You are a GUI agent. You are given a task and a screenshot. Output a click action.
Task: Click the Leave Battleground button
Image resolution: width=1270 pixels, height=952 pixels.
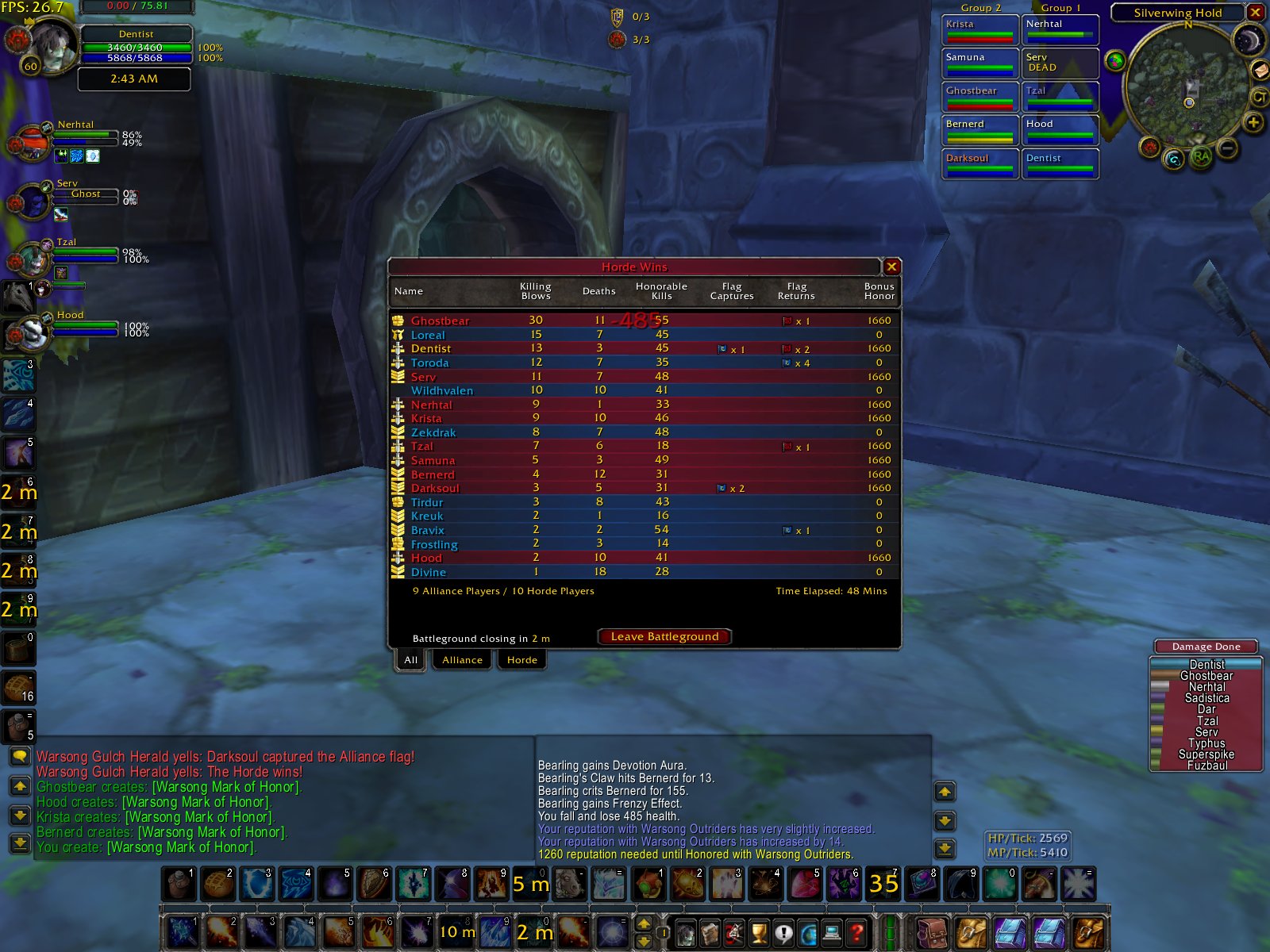tap(665, 636)
